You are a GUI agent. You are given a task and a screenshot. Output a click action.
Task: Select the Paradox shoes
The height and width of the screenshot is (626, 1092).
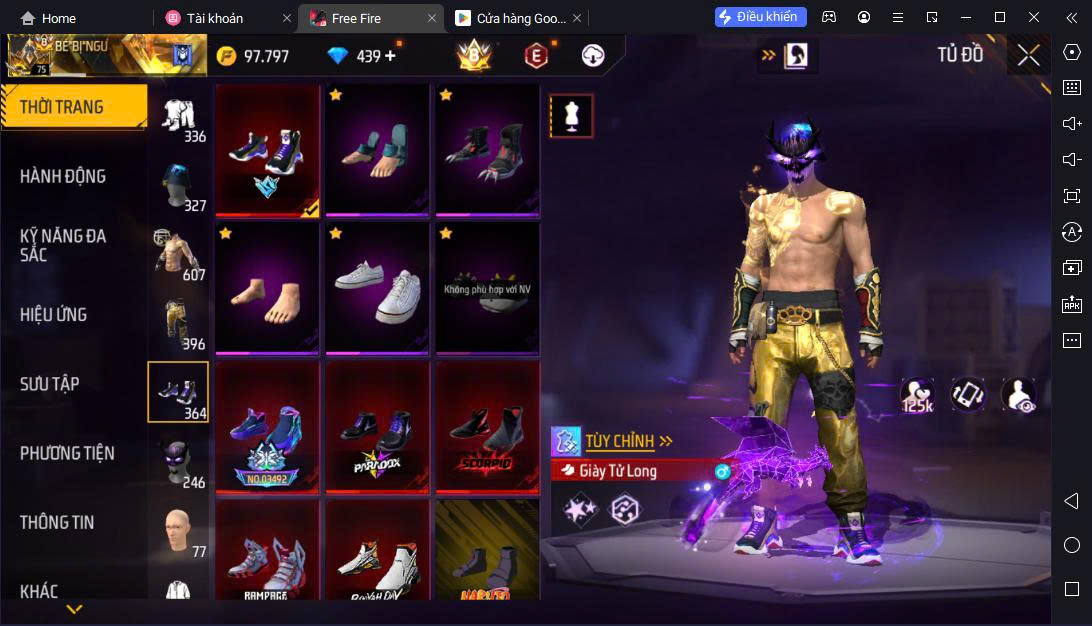pyautogui.click(x=377, y=428)
